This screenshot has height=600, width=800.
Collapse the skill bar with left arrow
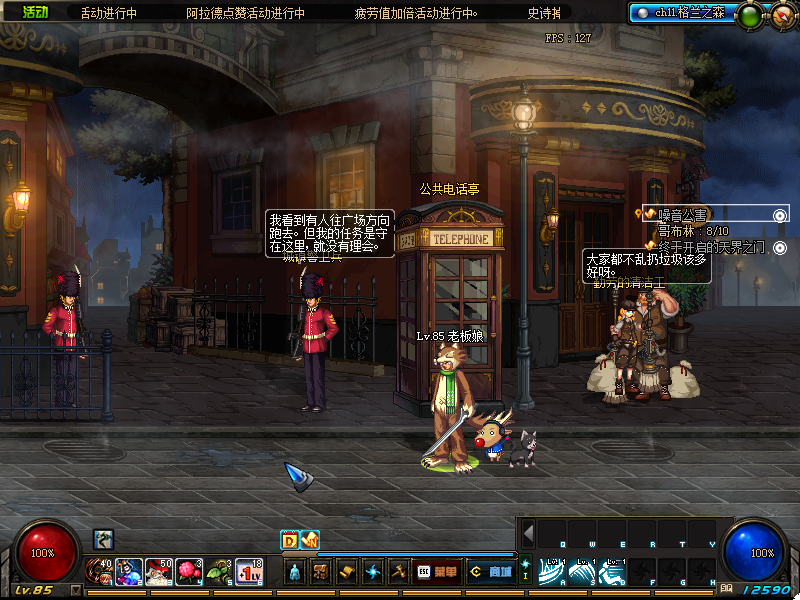528,533
